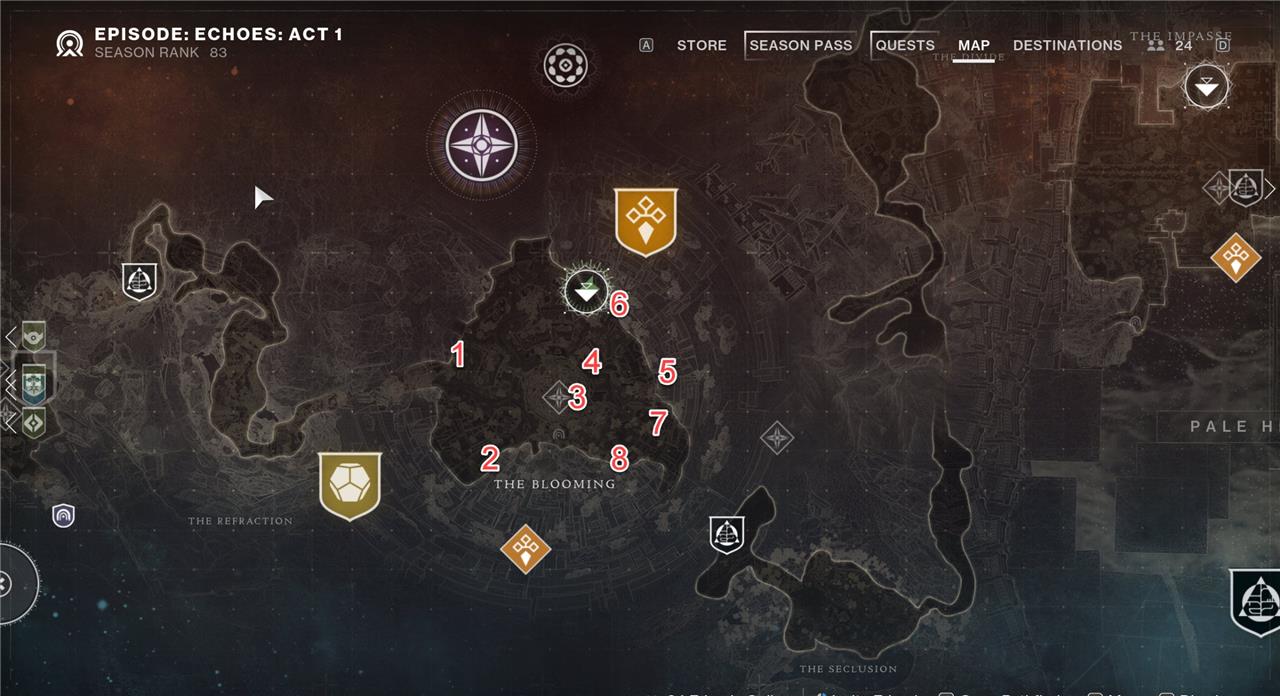Select The Impasse landing zone marker

[1207, 87]
